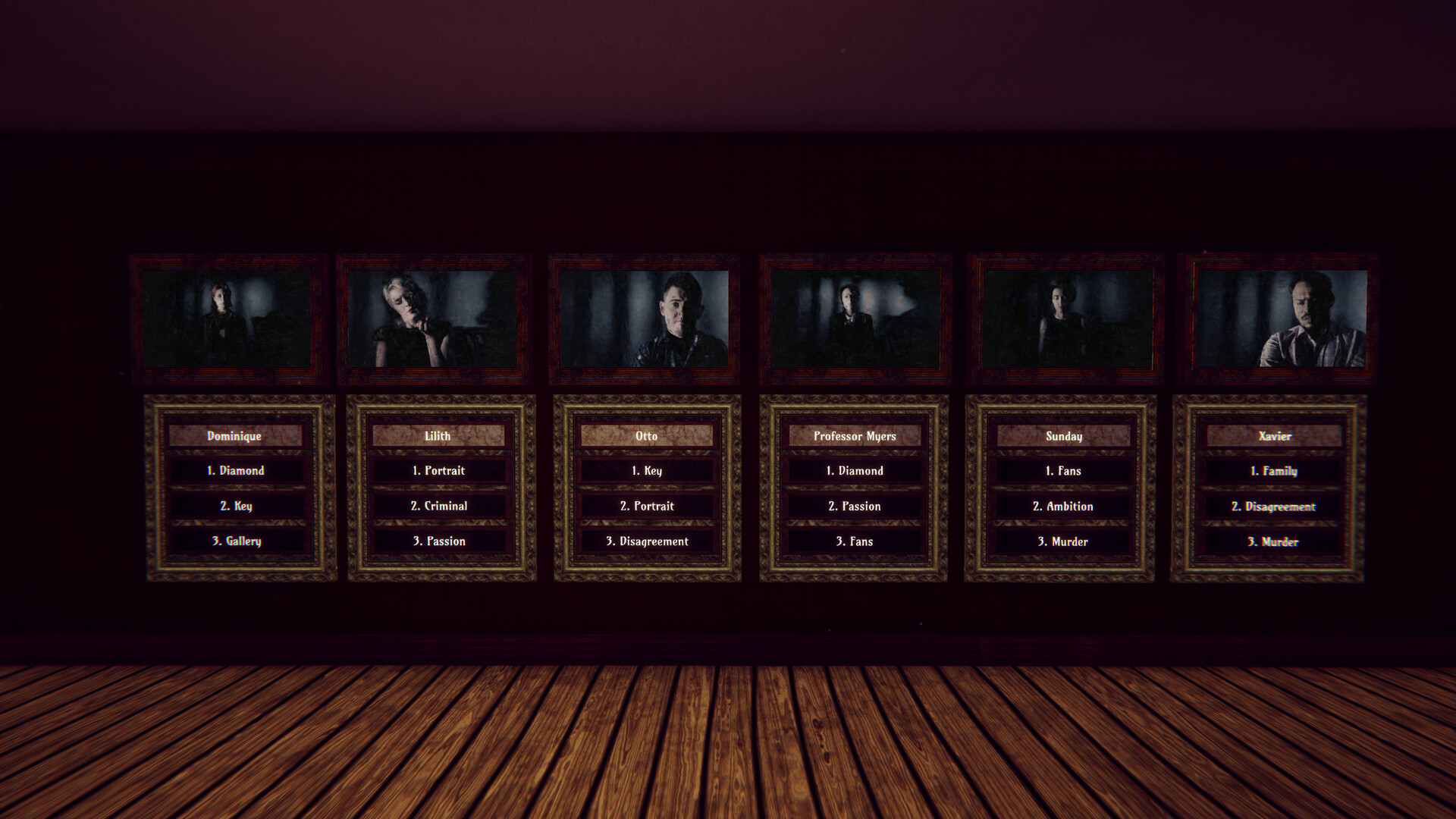Choose "2. Criminal" on Lilith's panel

click(440, 506)
